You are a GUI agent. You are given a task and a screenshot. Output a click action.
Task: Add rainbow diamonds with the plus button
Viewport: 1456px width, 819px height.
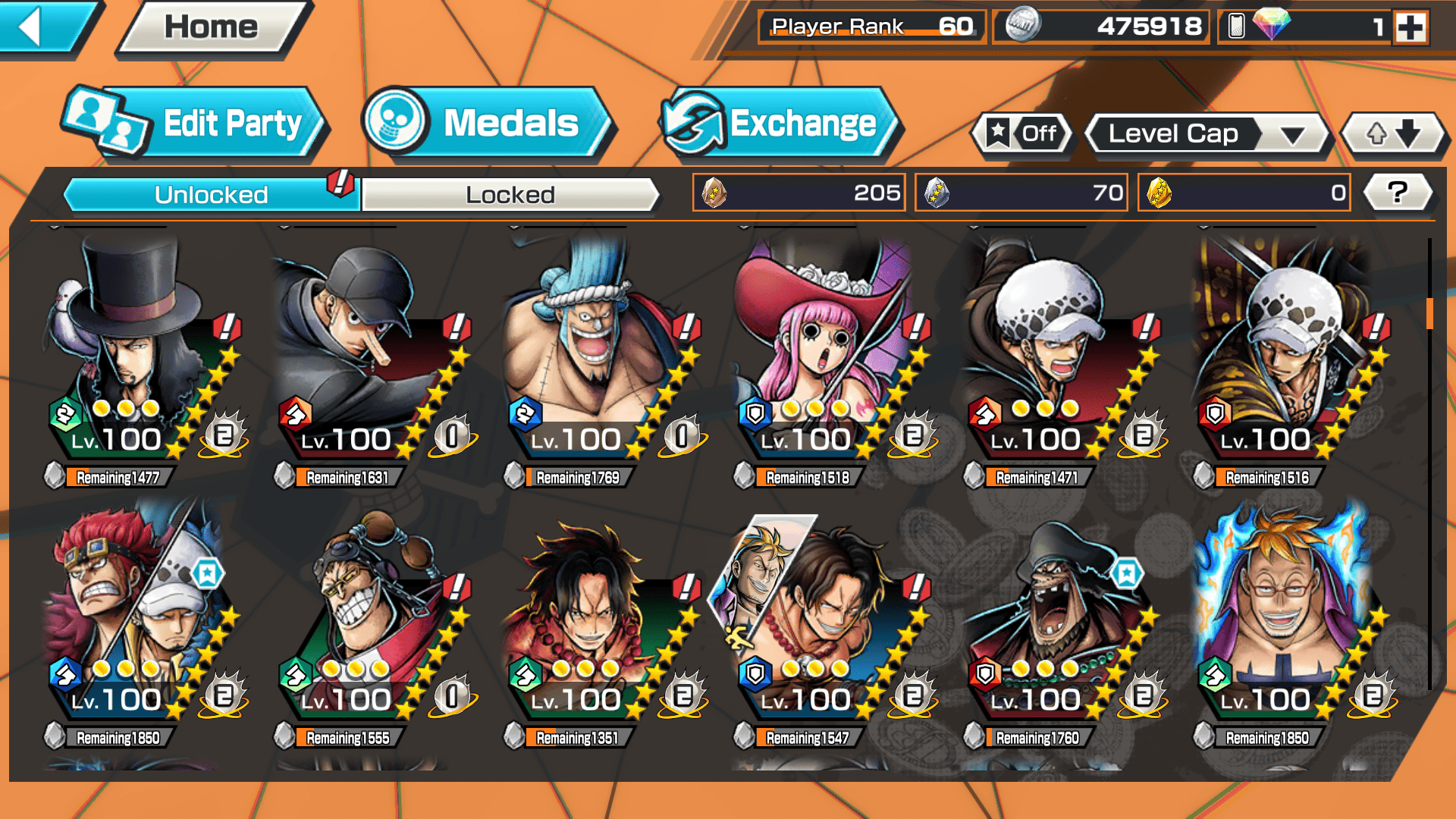coord(1410,28)
